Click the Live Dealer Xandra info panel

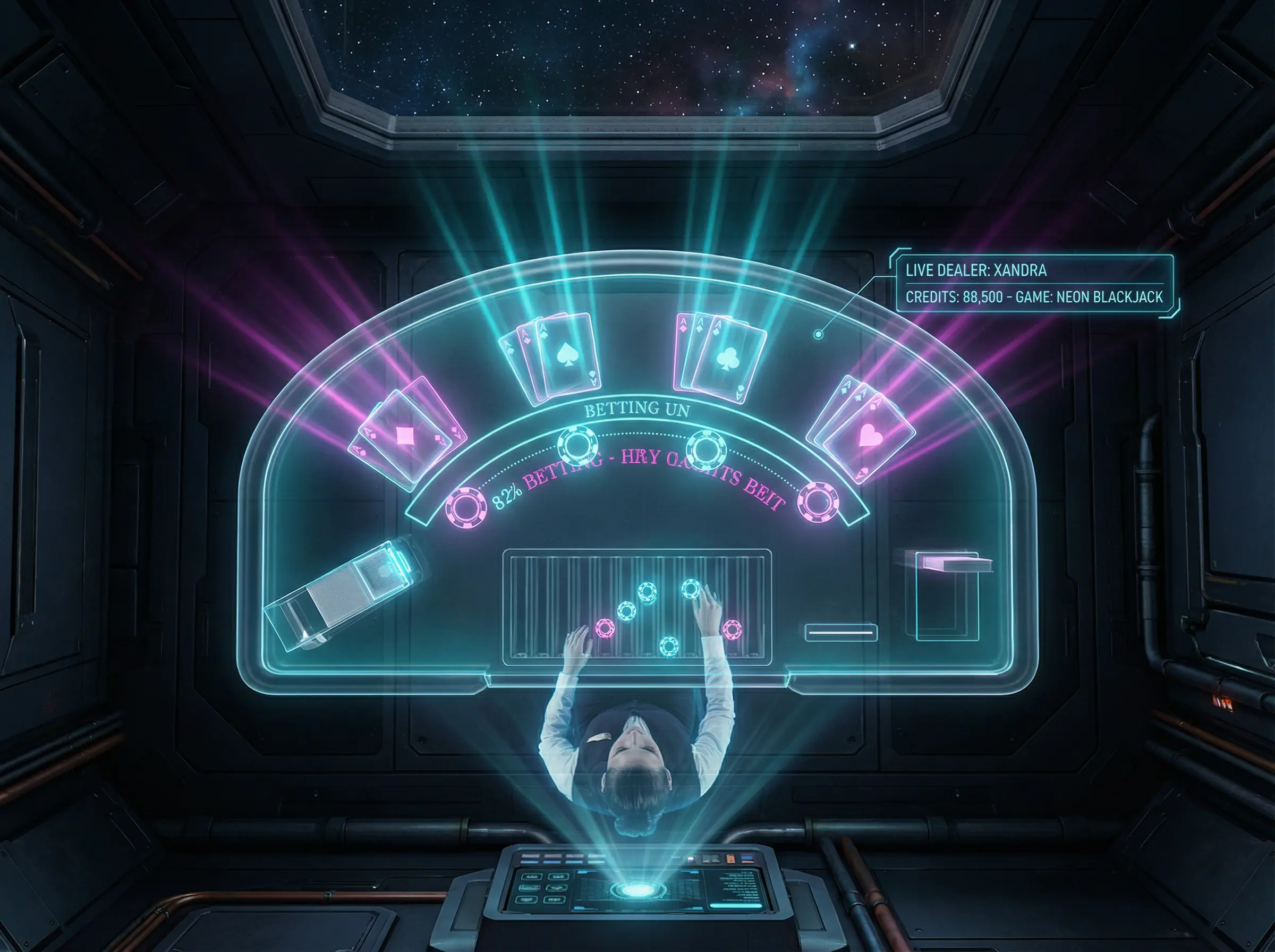[1034, 284]
